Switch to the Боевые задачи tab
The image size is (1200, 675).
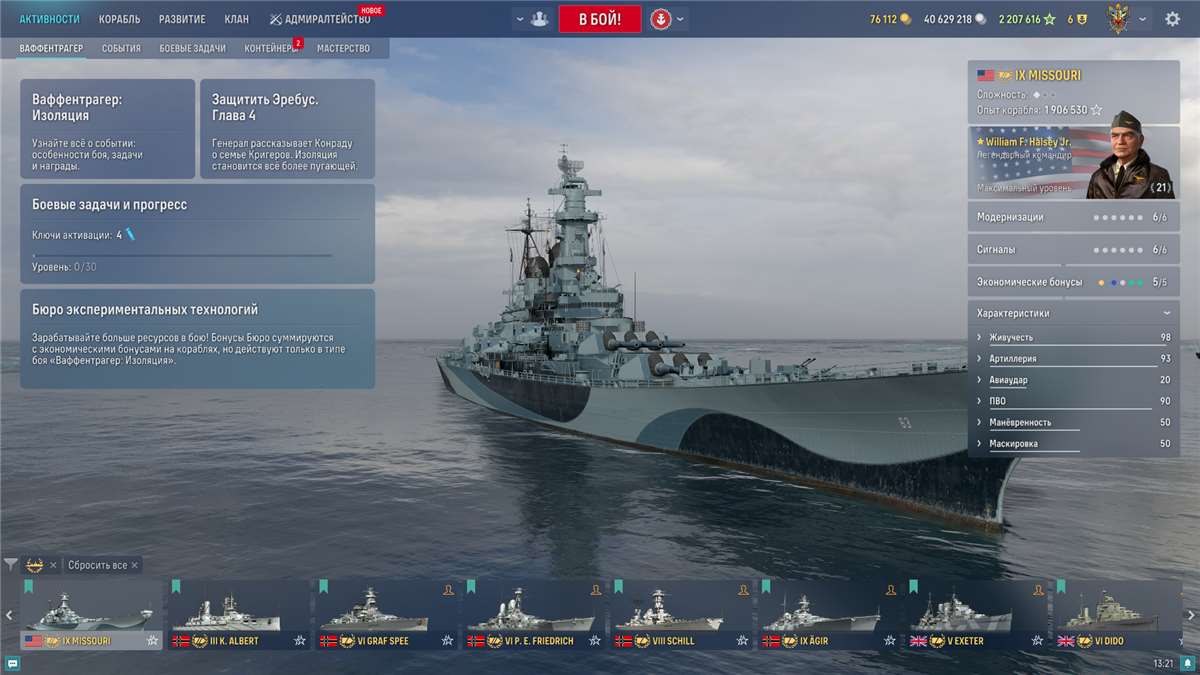pos(192,48)
